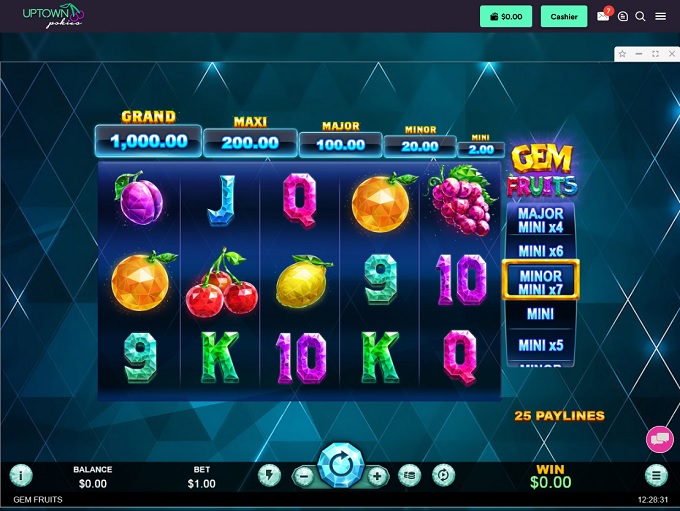Open the coin stack bet options
This screenshot has width=680, height=511.
tap(408, 476)
